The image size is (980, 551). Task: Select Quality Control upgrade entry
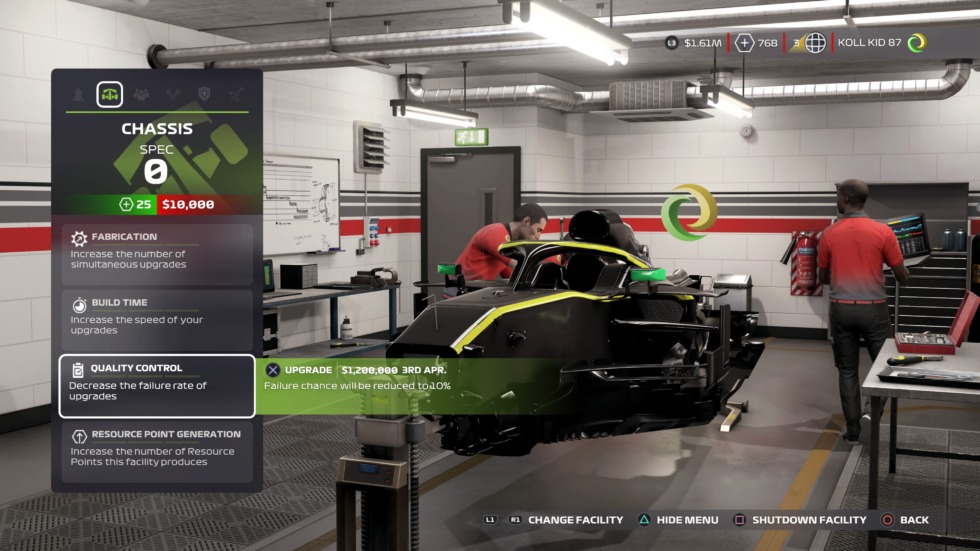[x=156, y=385]
